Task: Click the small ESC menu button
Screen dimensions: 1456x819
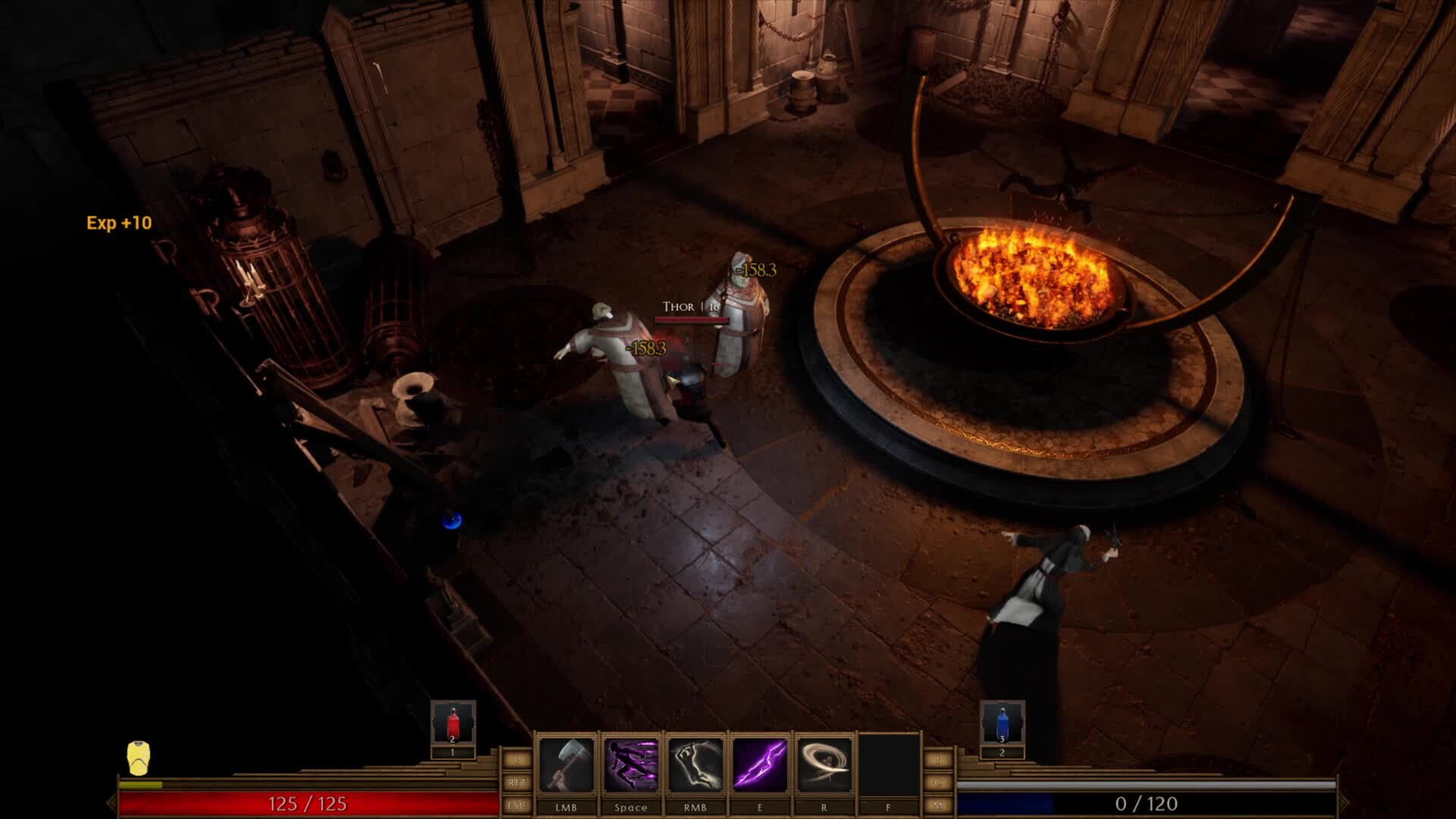Action: click(x=517, y=805)
